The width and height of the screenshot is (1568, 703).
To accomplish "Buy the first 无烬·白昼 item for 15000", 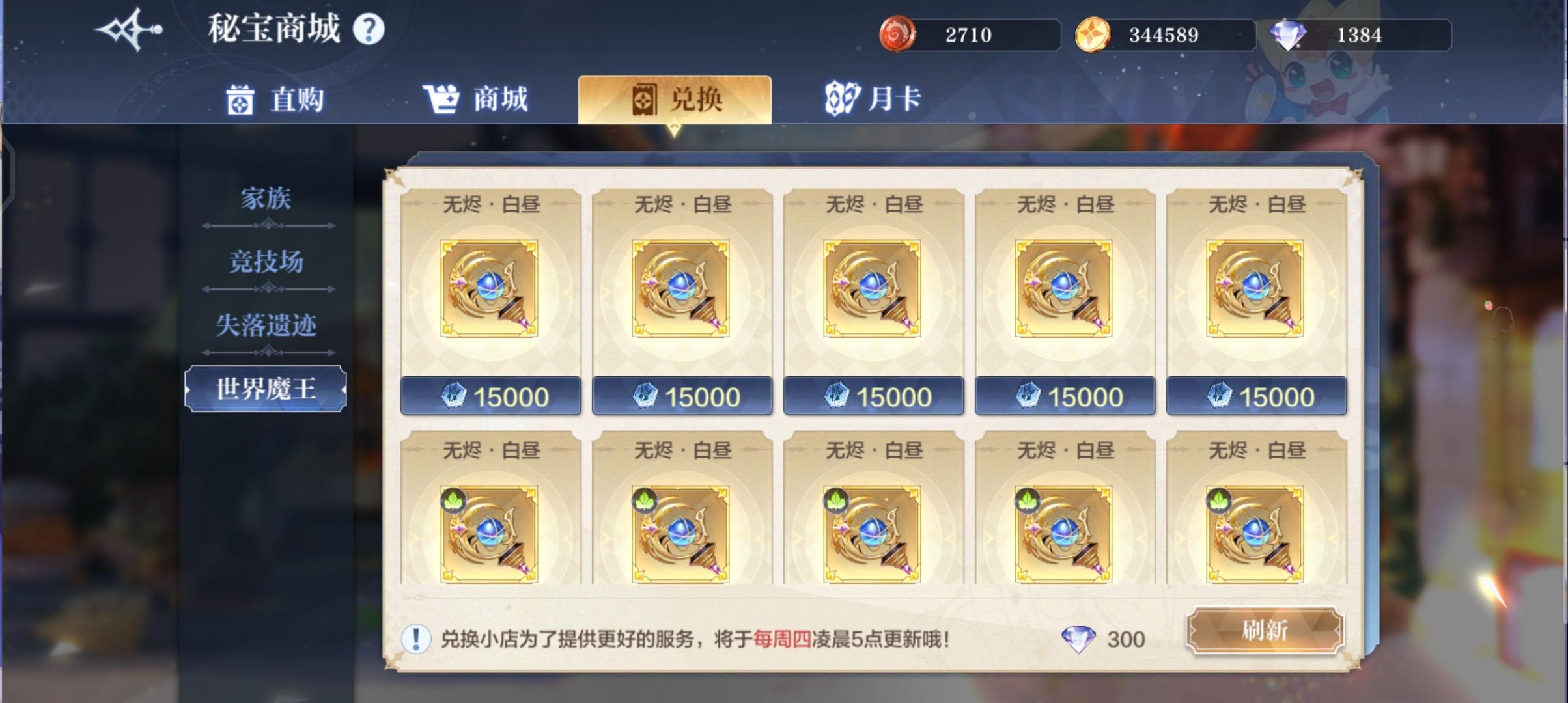I will [490, 394].
